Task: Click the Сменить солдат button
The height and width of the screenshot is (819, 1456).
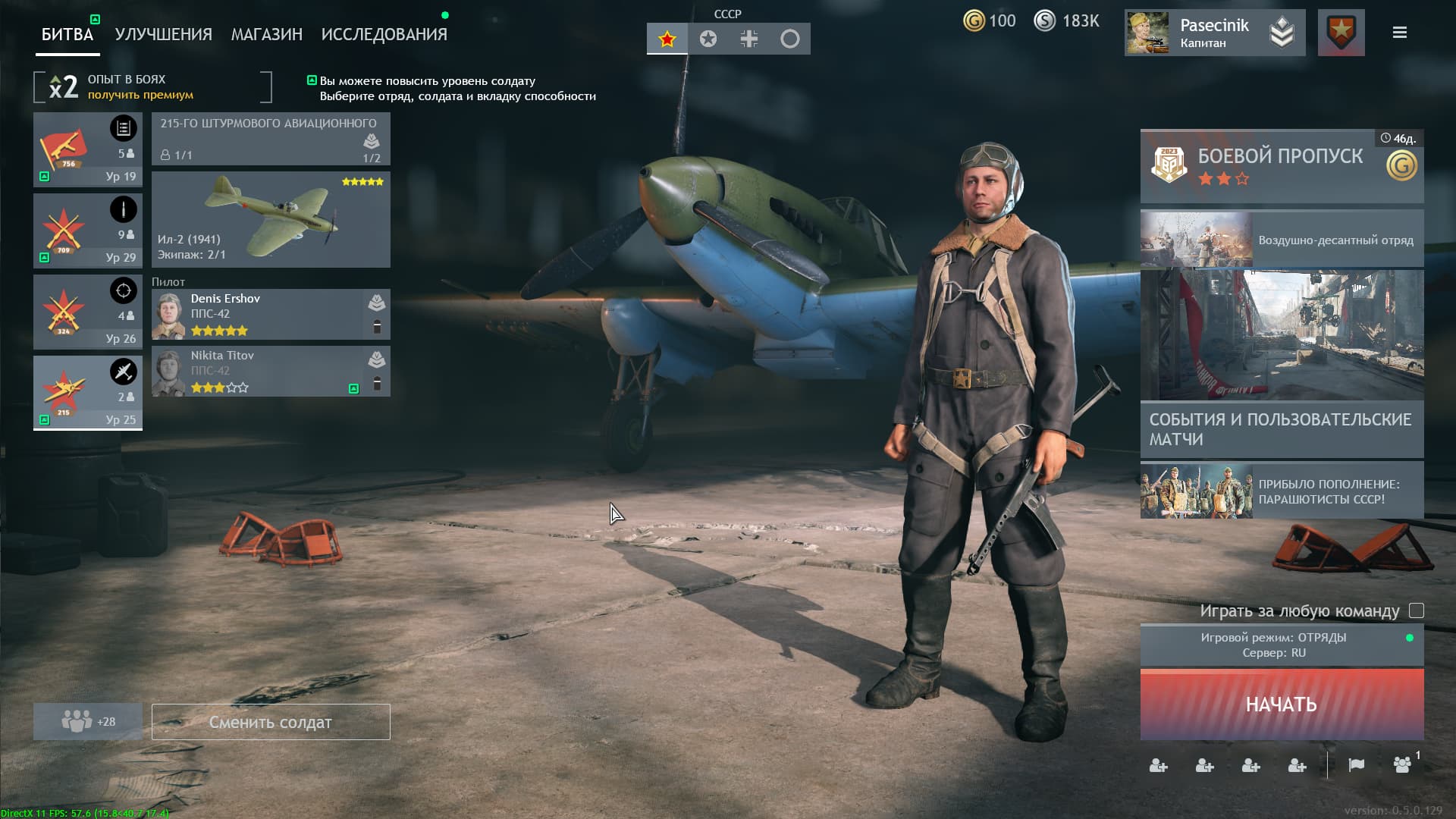Action: (x=271, y=722)
